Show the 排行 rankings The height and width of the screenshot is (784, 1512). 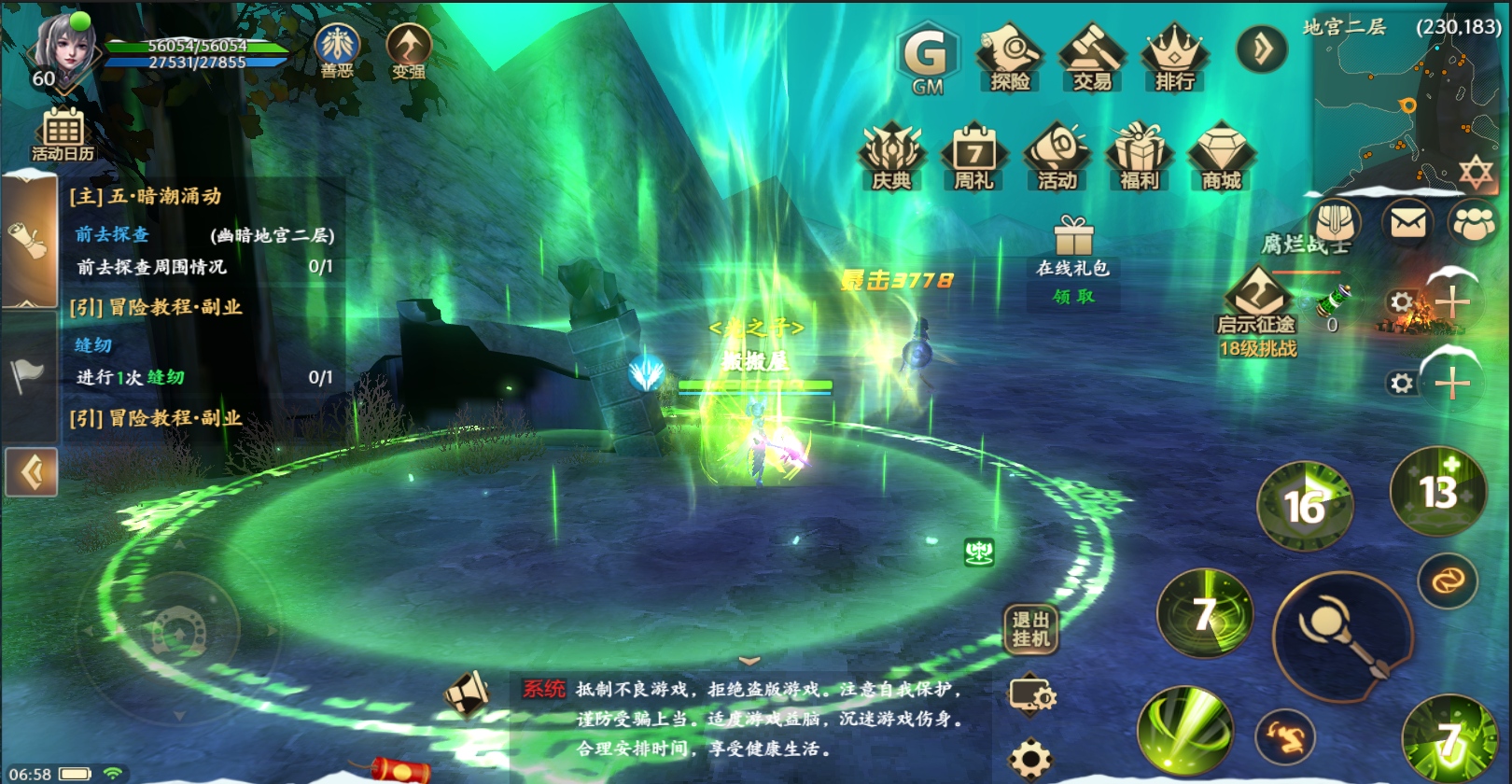point(1174,58)
